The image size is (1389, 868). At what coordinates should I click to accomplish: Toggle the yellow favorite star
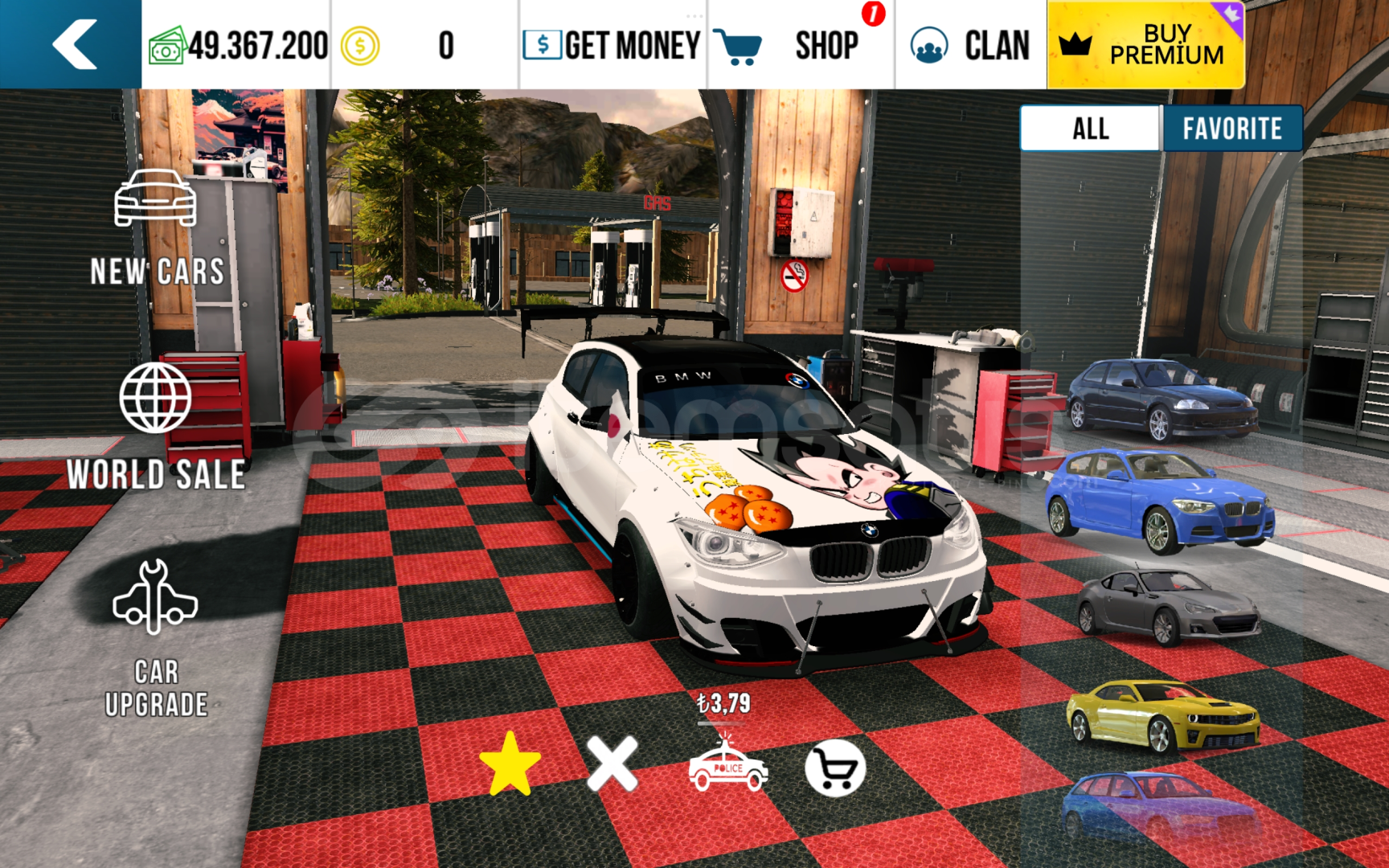click(x=510, y=764)
